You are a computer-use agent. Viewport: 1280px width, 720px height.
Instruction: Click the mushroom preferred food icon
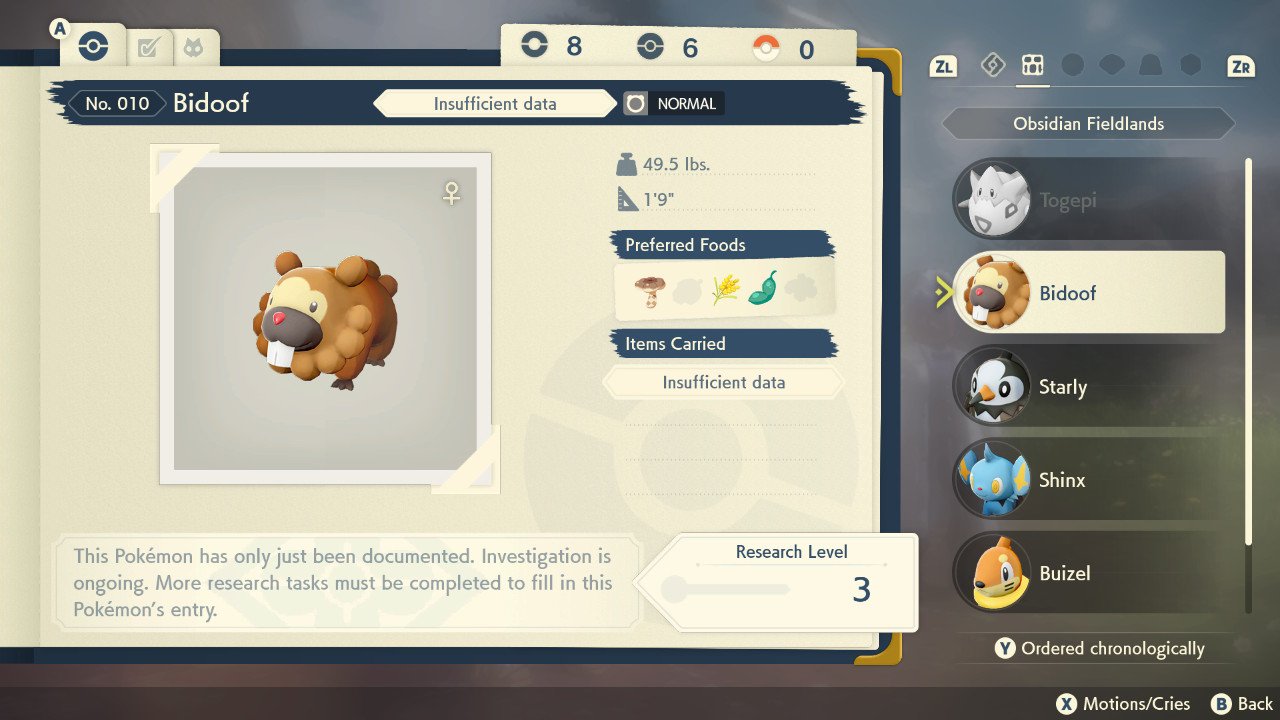(x=648, y=290)
